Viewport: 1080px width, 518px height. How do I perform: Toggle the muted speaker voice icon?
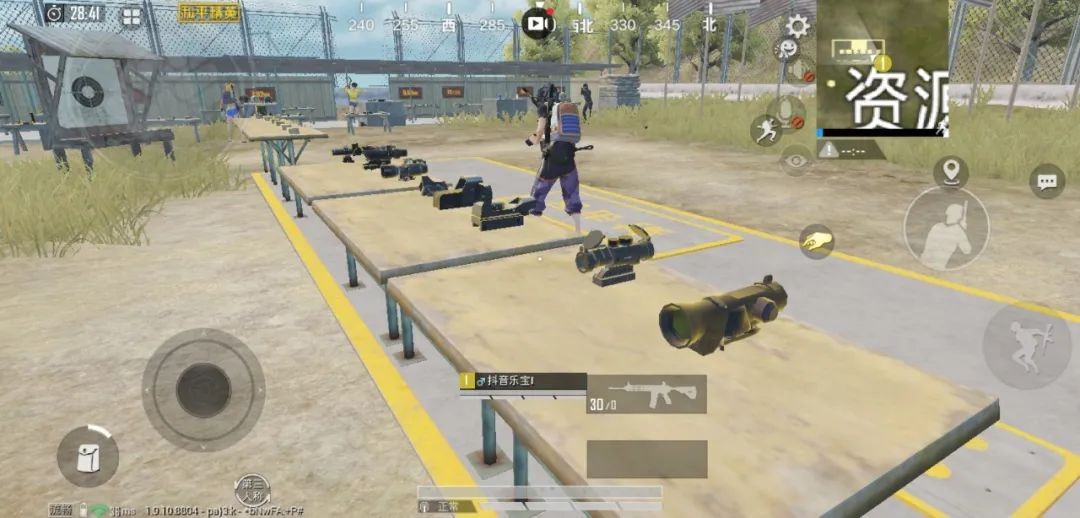pyautogui.click(x=800, y=71)
